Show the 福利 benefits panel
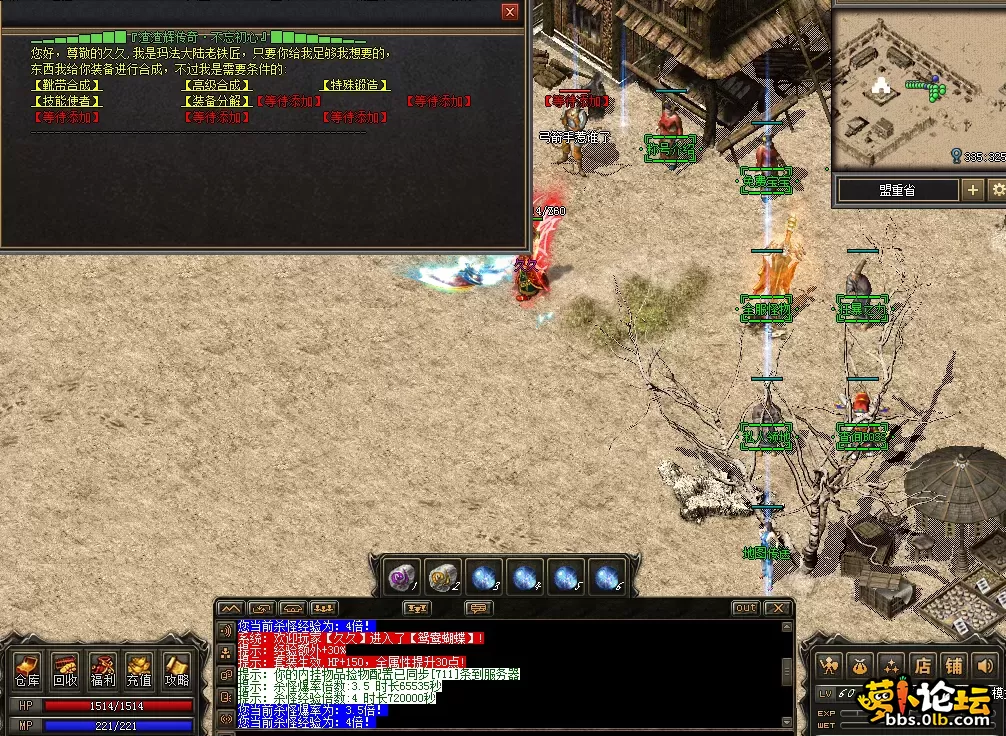 [102, 671]
